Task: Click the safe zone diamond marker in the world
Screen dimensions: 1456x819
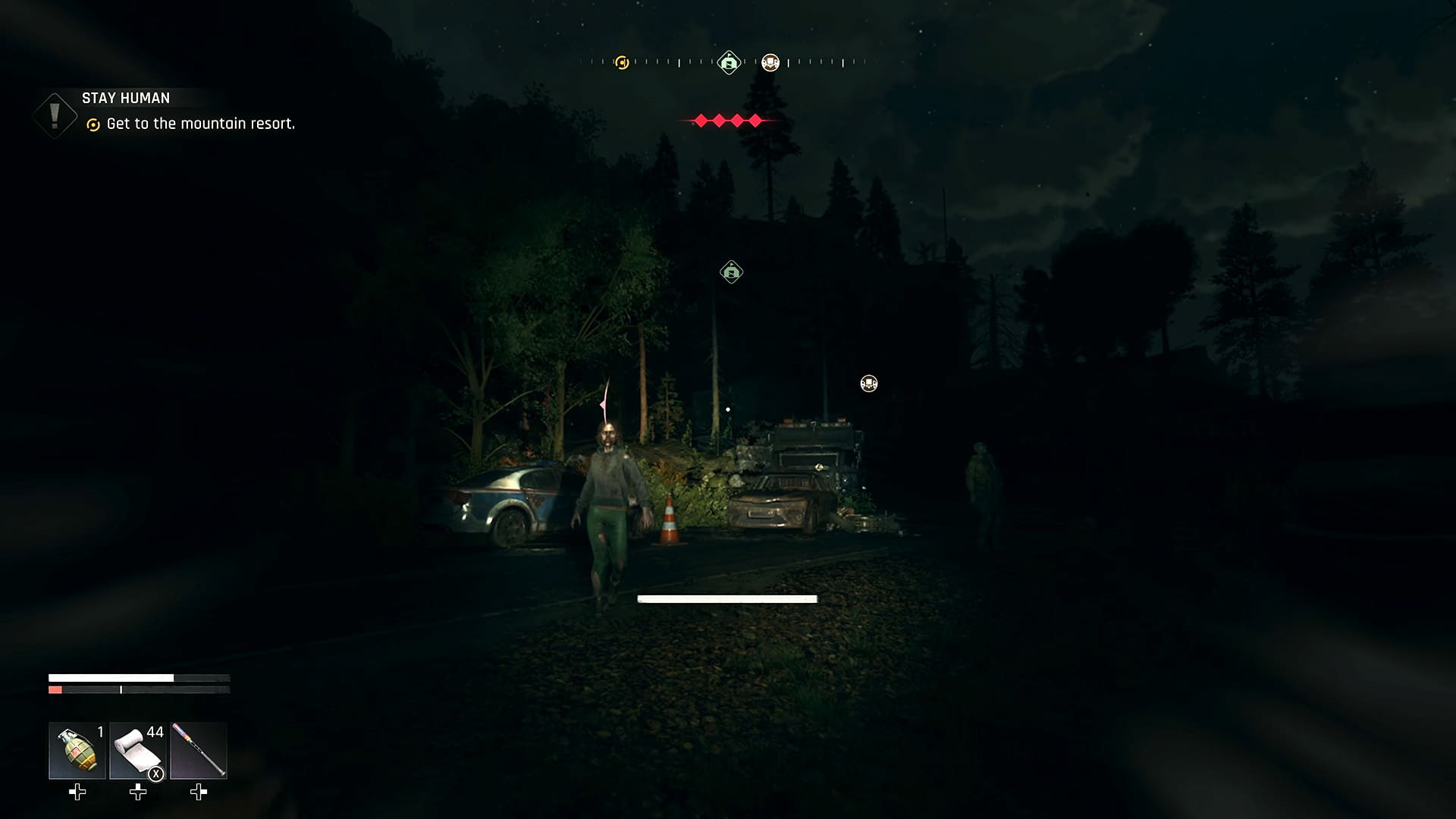Action: tap(730, 271)
